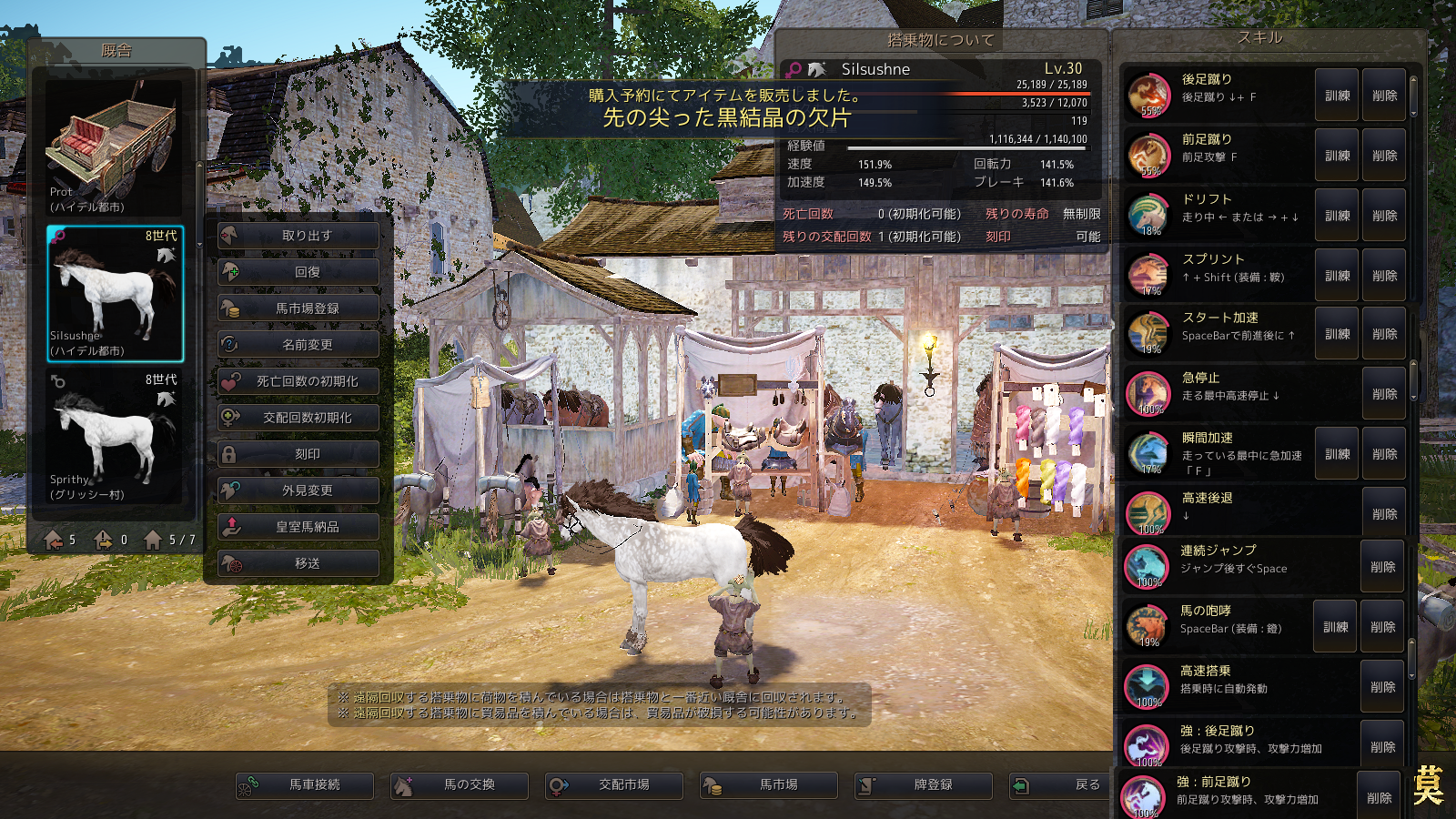Click 移送 to transport the horse

pos(298,563)
